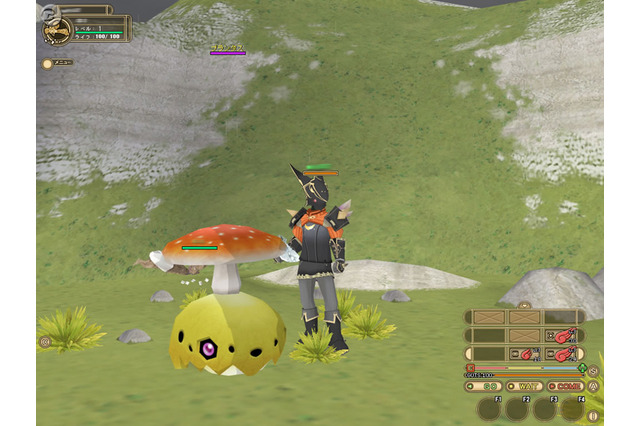Activate the F1 skill slot

click(x=488, y=408)
